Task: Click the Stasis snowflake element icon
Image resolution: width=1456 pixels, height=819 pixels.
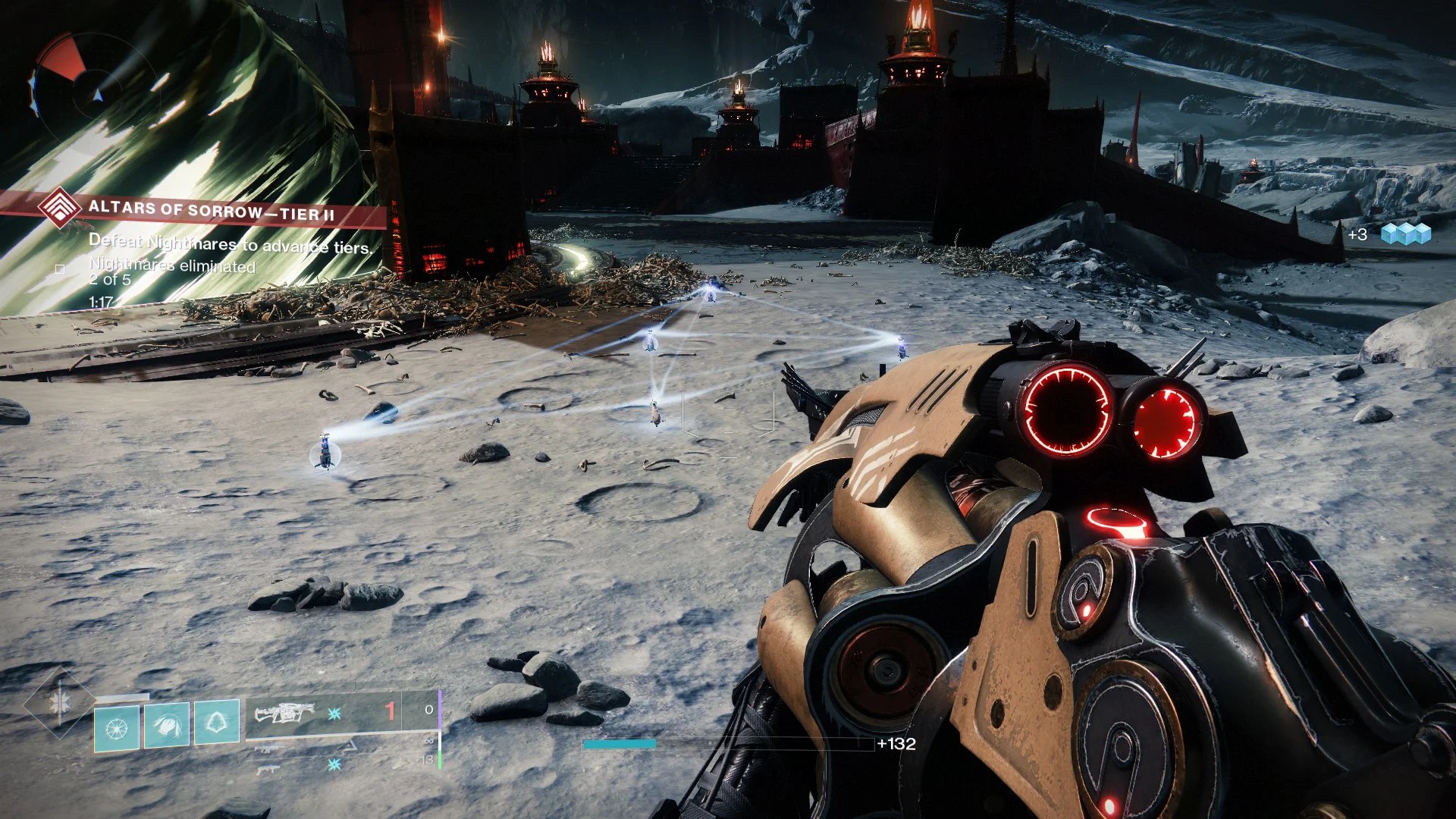Action: (335, 713)
